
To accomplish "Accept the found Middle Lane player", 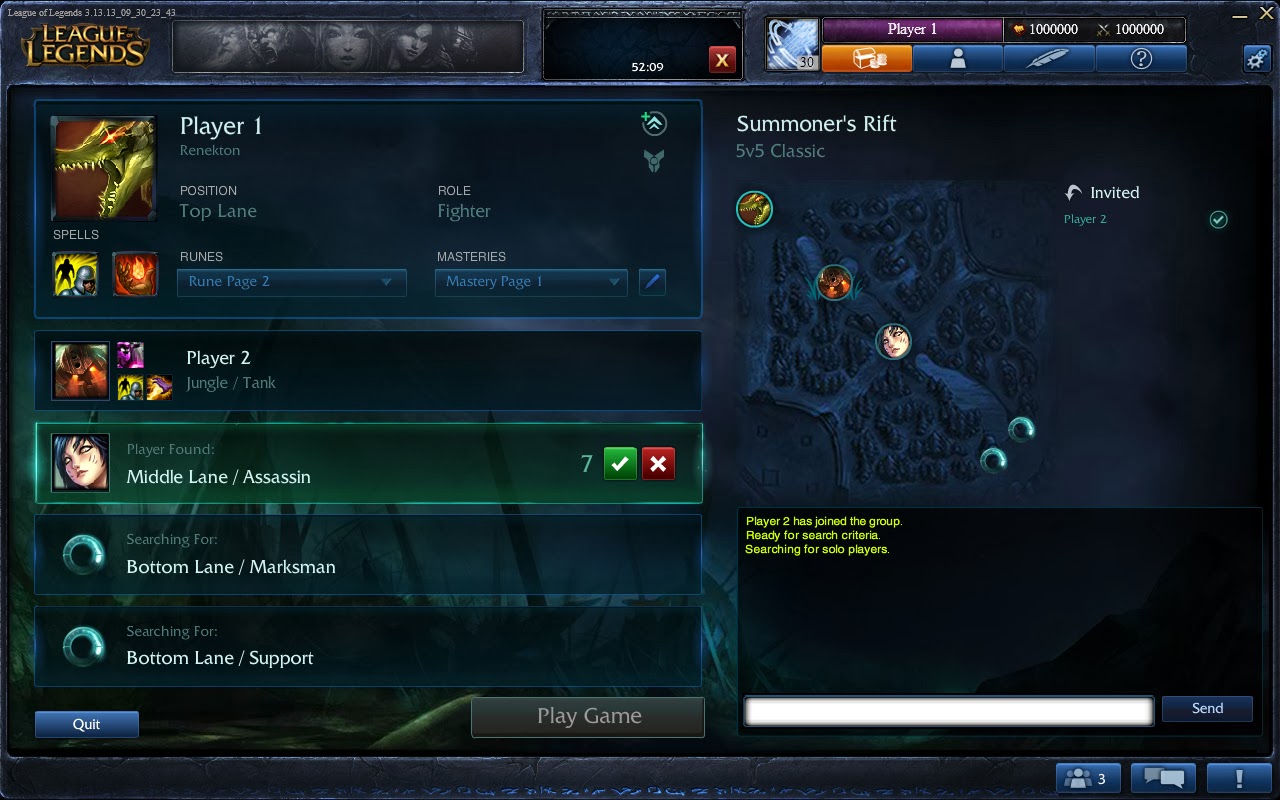I will tap(620, 464).
